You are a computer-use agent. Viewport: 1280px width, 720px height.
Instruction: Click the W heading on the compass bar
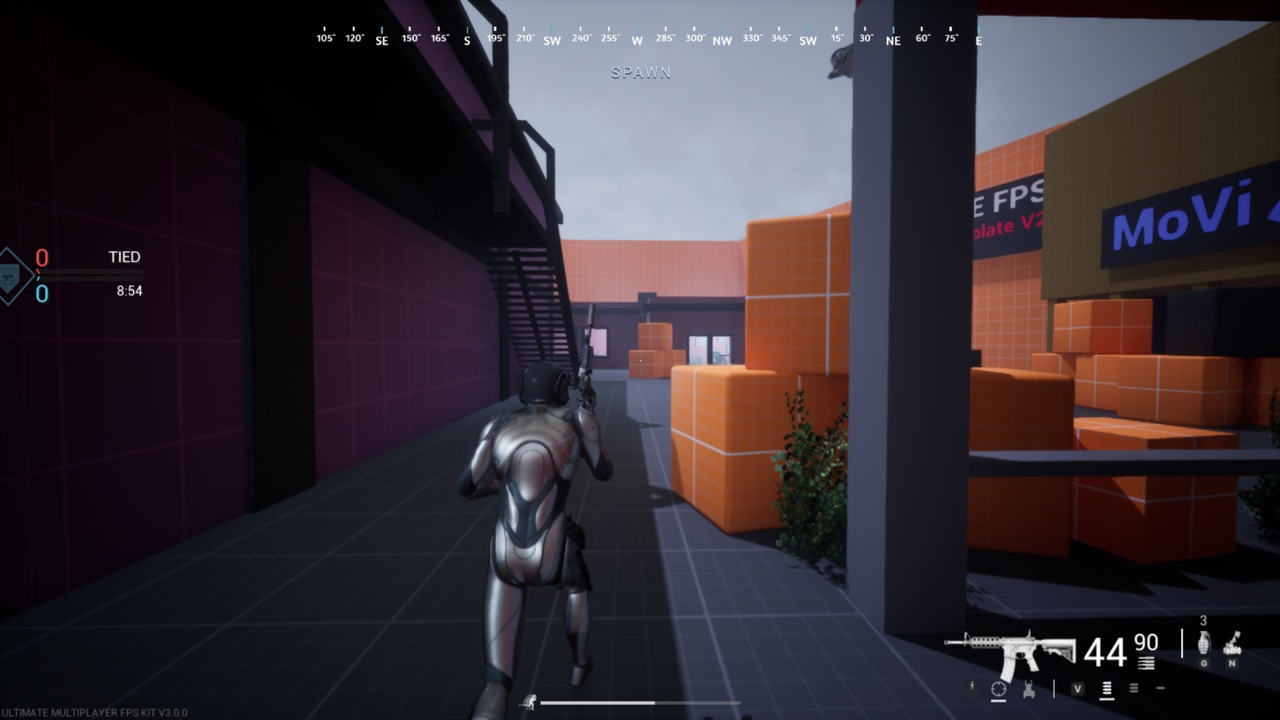click(636, 42)
